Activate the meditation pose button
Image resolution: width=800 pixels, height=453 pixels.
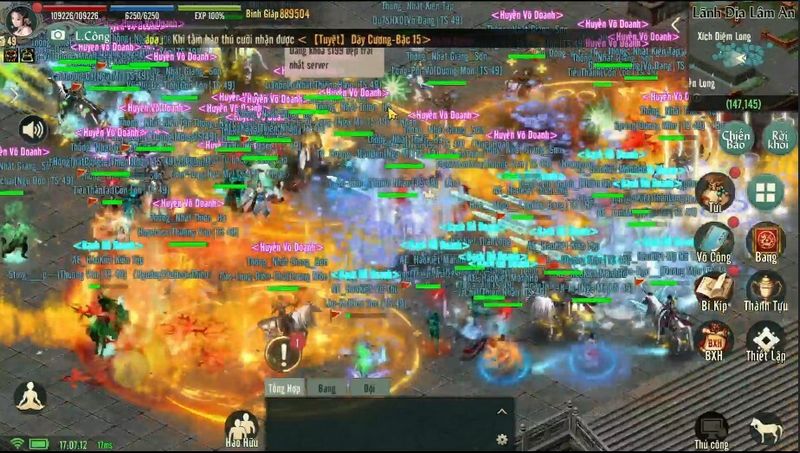point(30,396)
